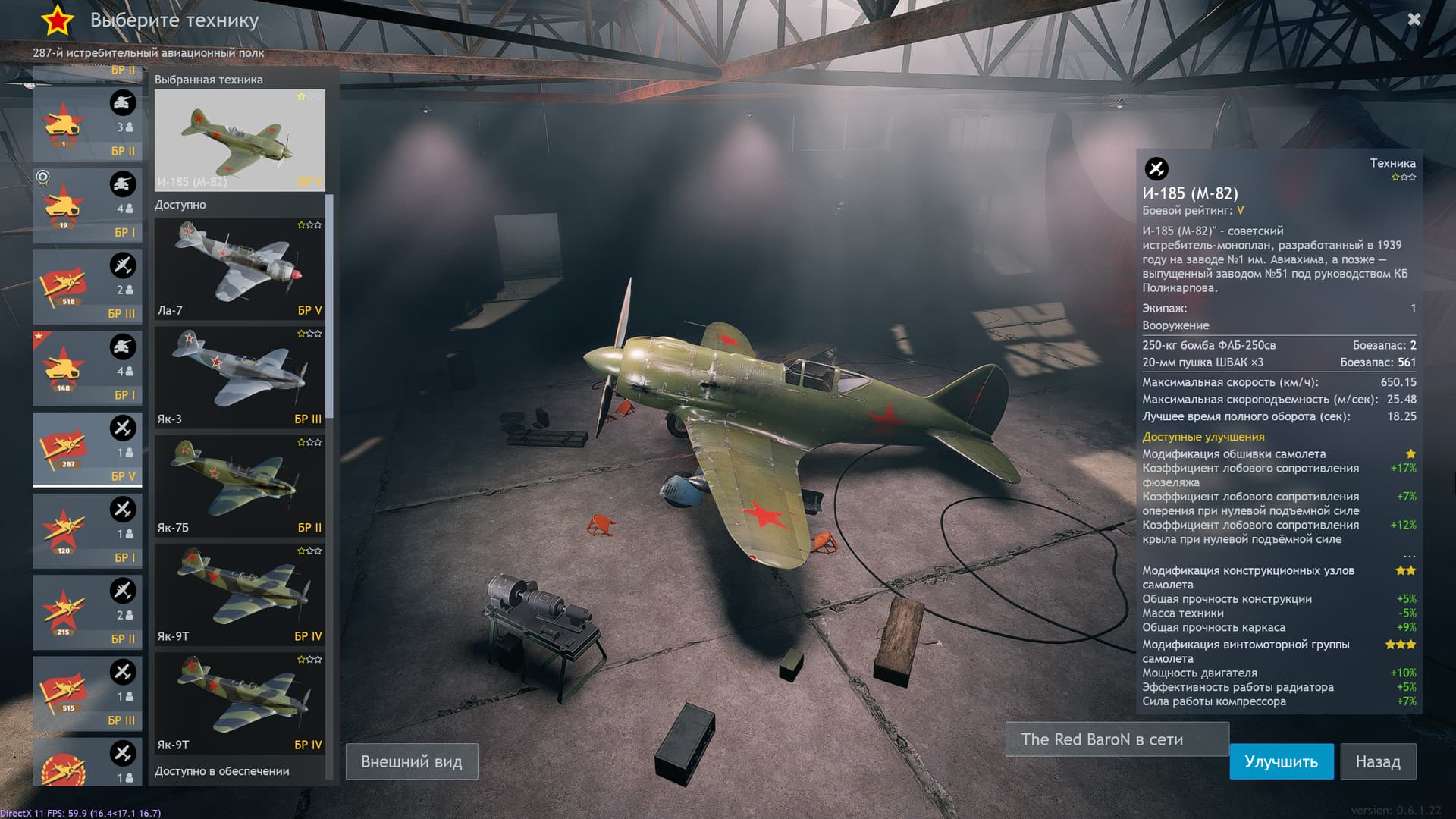Viewport: 1456px width, 819px height.
Task: Click the selected И-185 (М-82) thumbnail
Action: tap(240, 140)
